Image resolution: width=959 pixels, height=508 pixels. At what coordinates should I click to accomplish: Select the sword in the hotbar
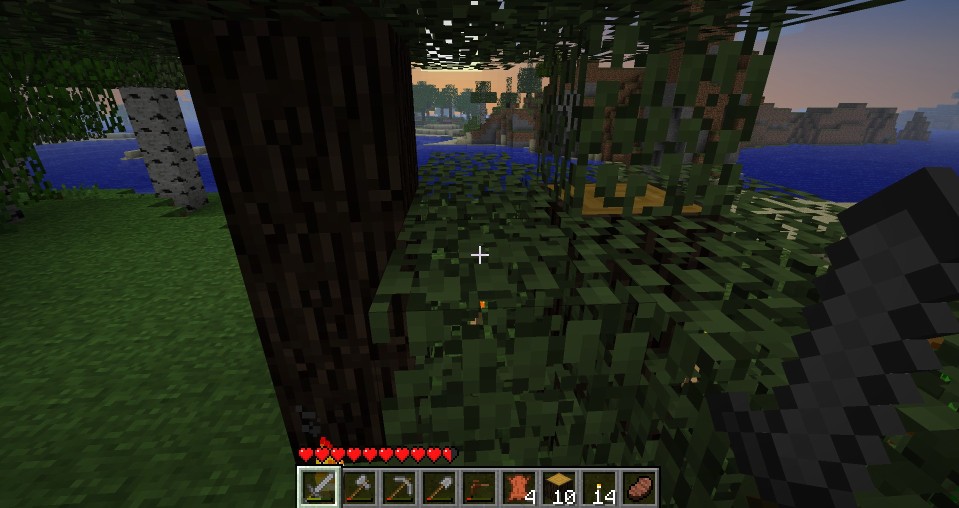pyautogui.click(x=318, y=487)
